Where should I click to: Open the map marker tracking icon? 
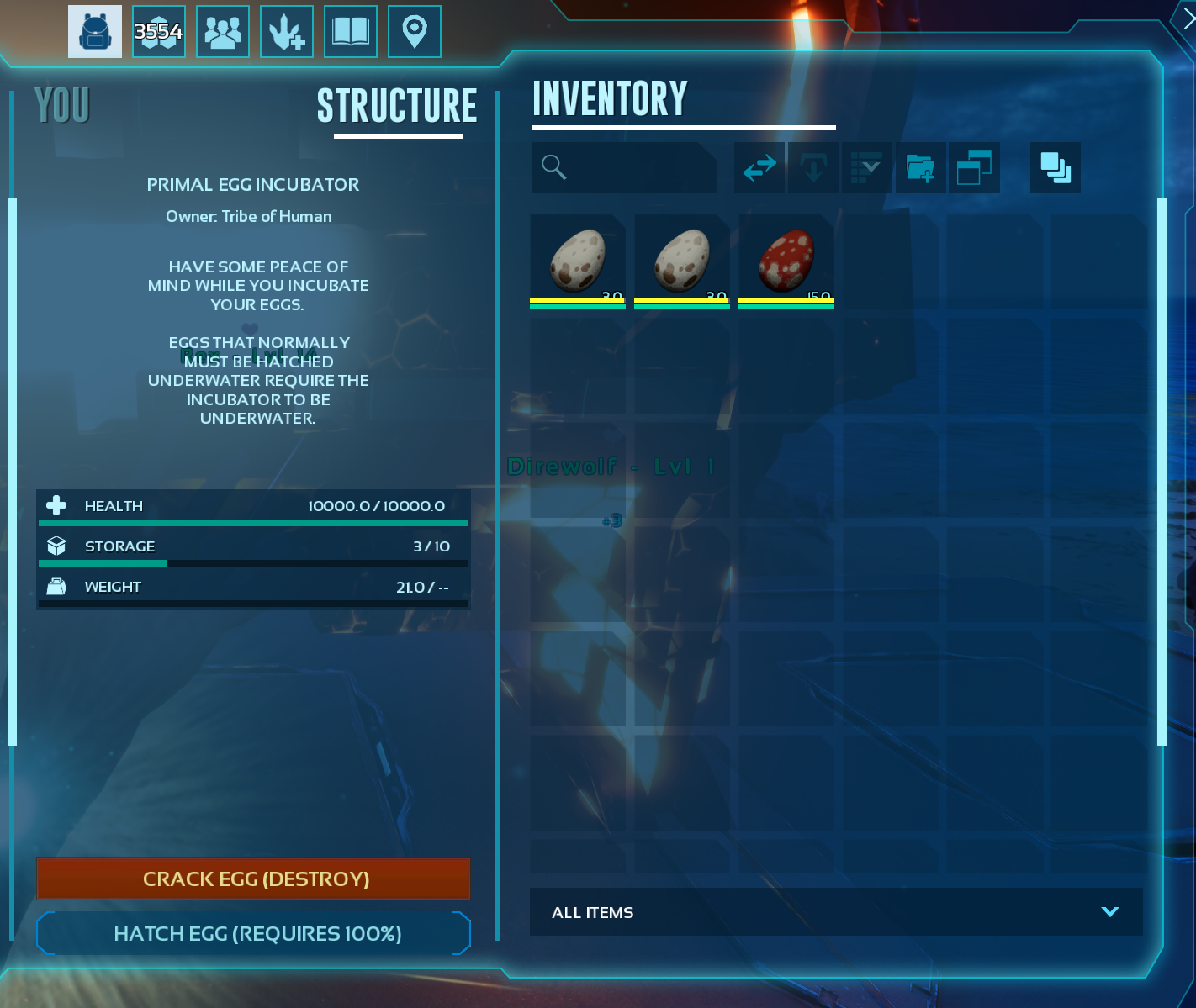coord(414,31)
